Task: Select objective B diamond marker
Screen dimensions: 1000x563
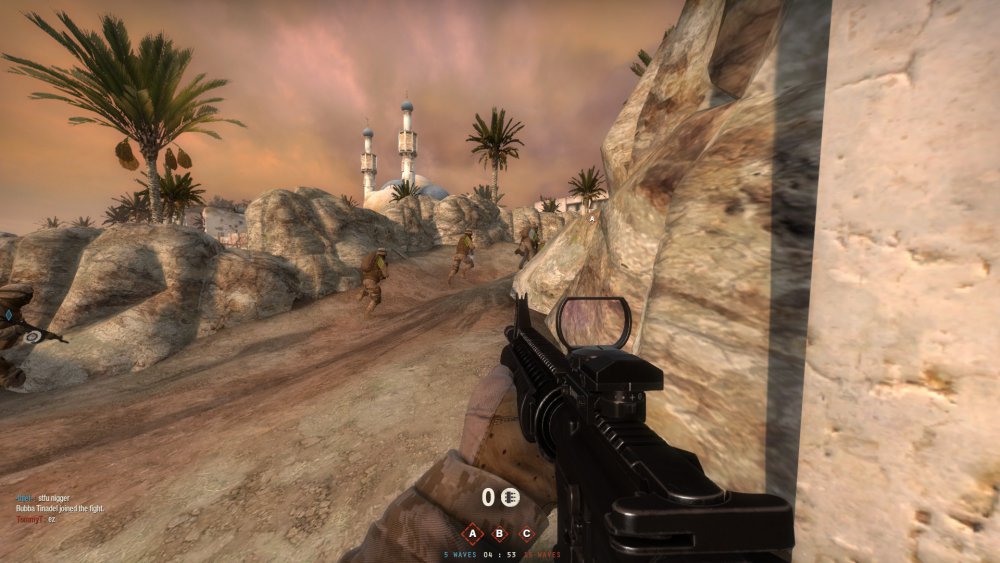Action: (x=500, y=533)
